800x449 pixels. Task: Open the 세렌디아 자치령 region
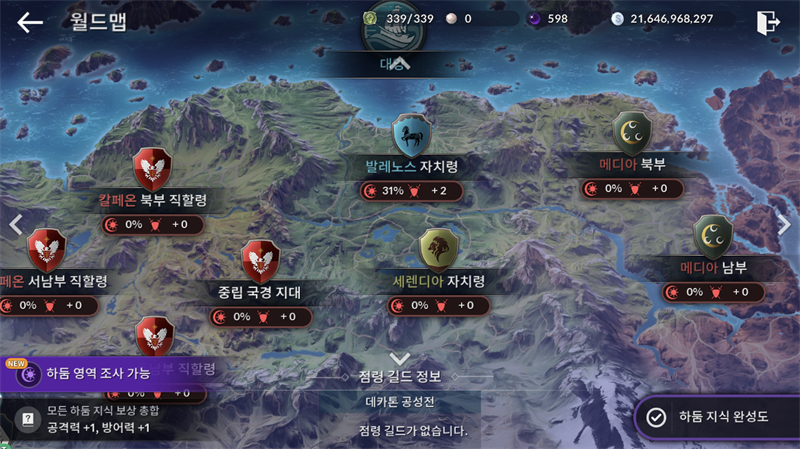click(x=438, y=249)
